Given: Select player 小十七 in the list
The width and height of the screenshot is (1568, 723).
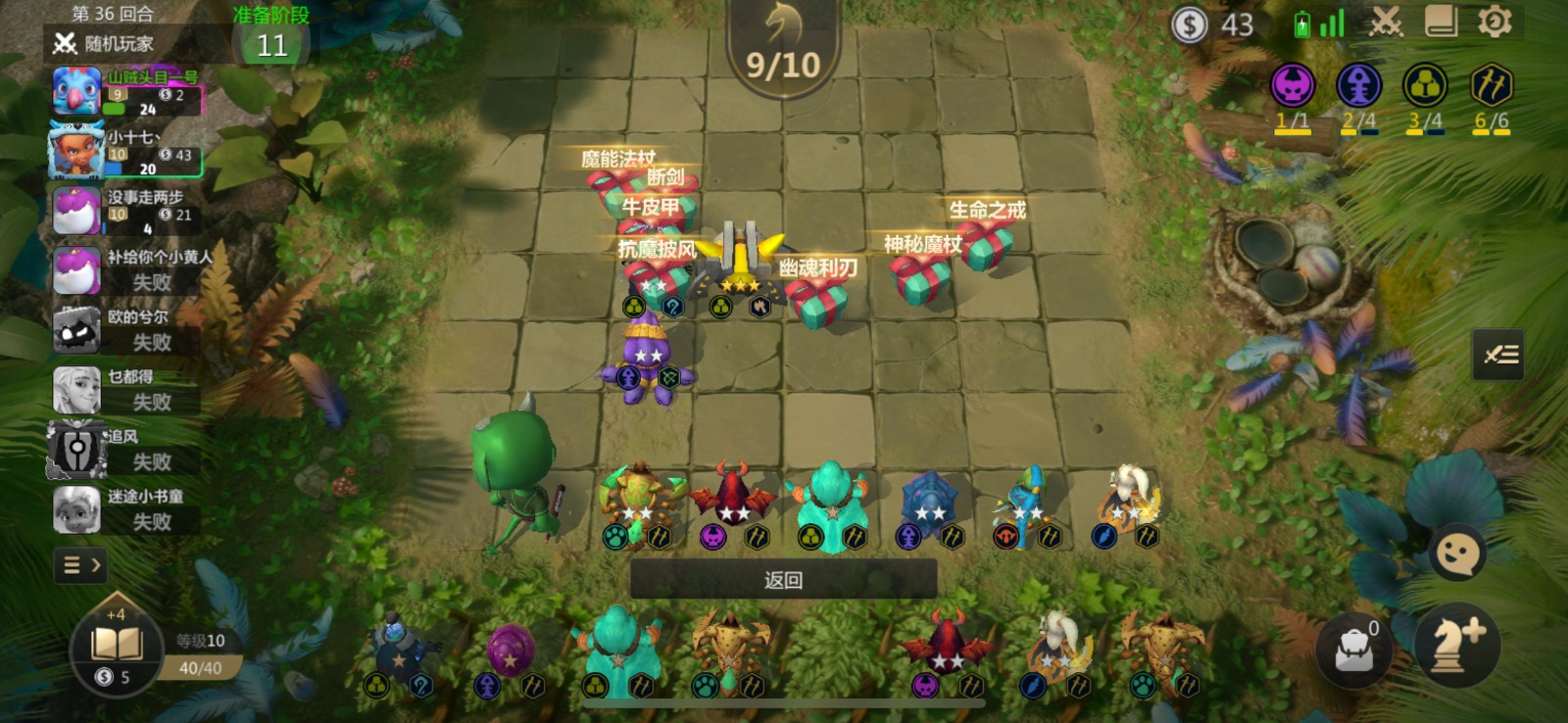Looking at the screenshot, I should [x=127, y=153].
